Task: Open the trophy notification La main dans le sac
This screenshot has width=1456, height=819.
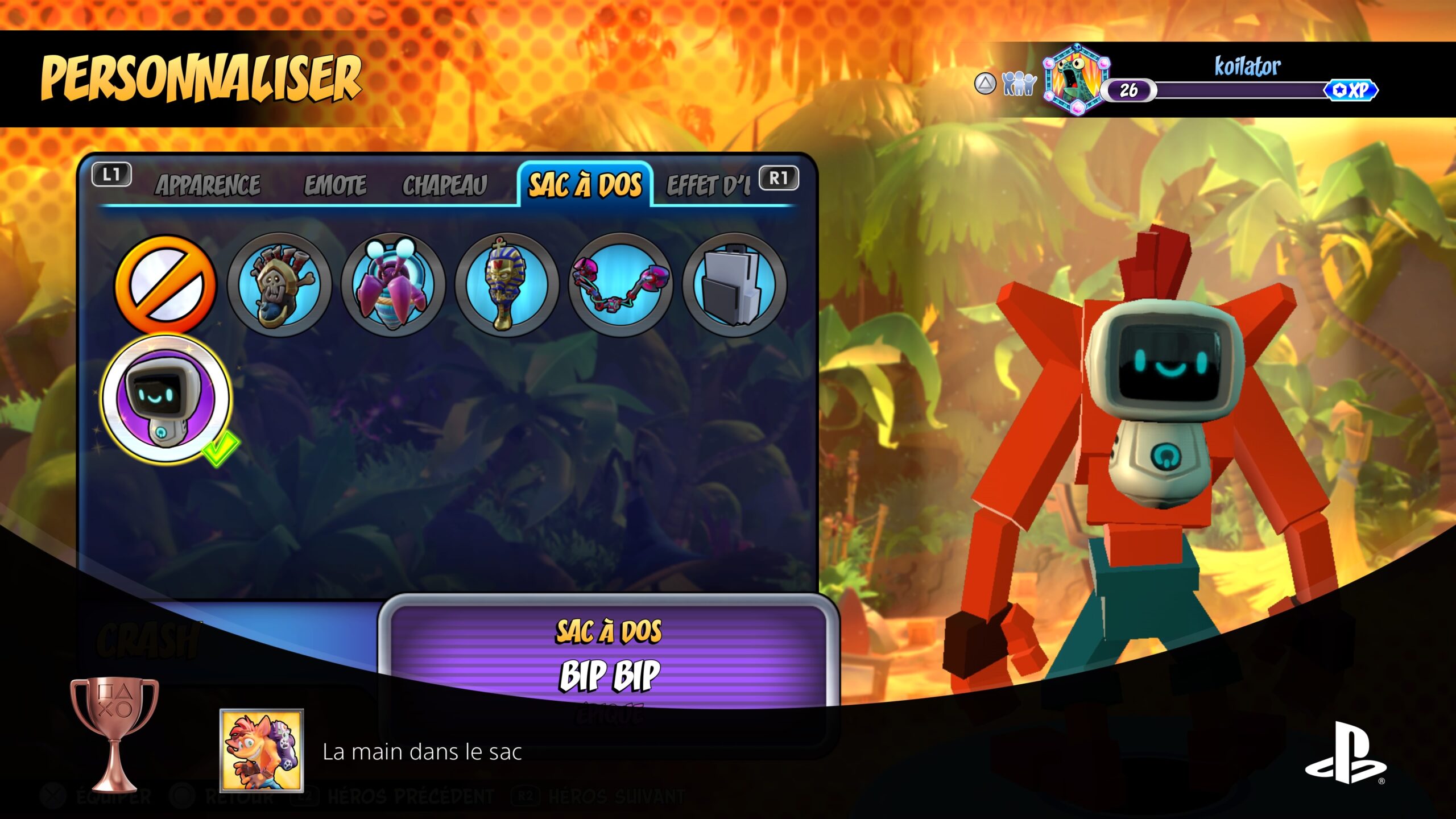Action: (x=421, y=752)
